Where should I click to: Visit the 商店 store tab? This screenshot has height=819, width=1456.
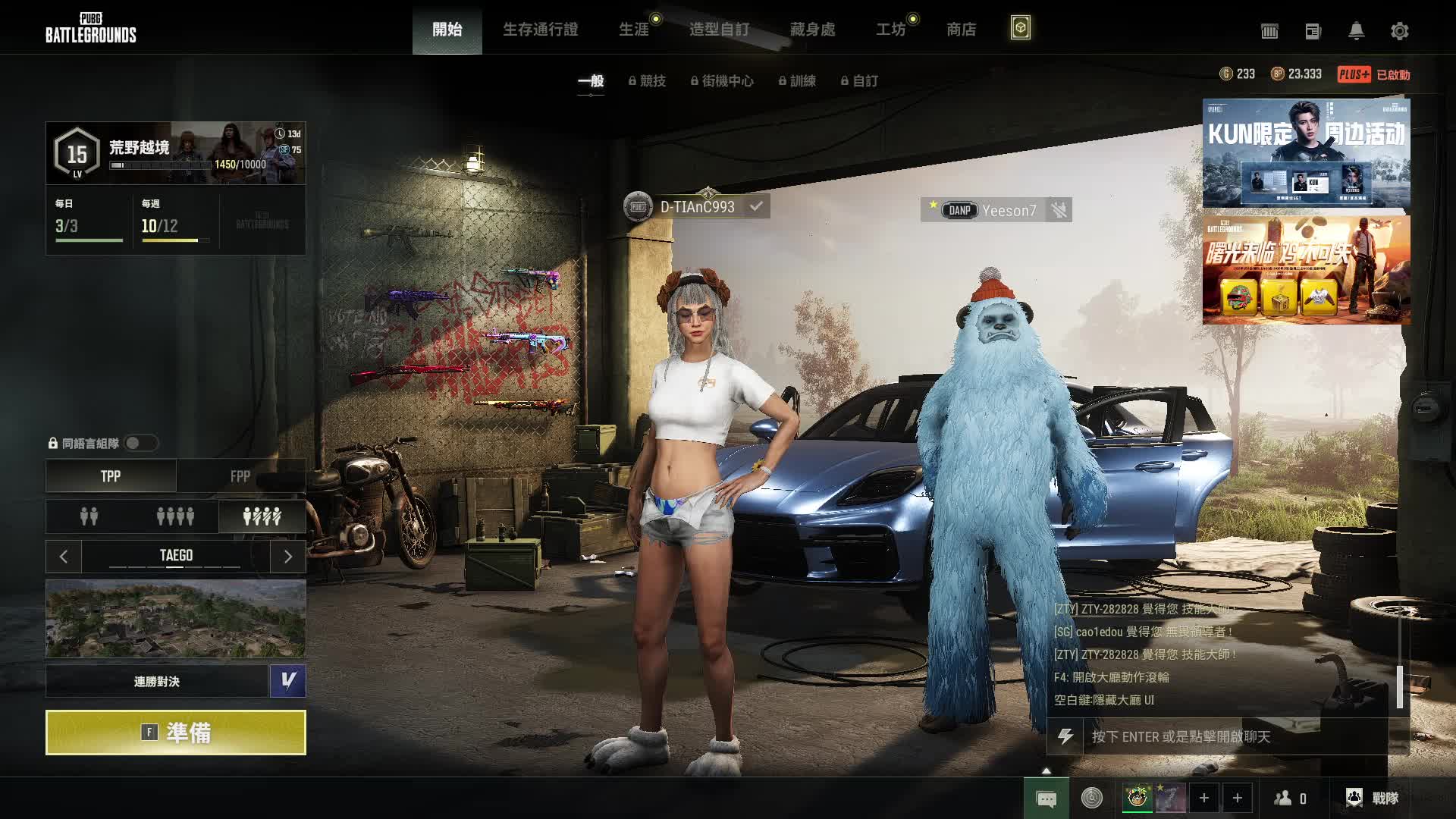[x=961, y=30]
